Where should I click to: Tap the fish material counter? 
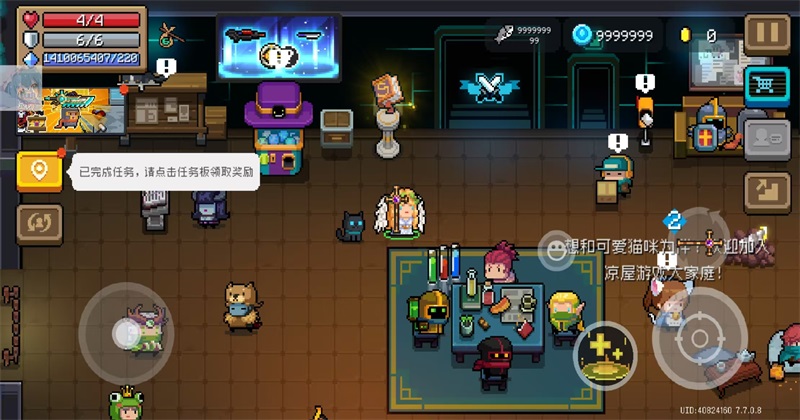click(x=520, y=36)
